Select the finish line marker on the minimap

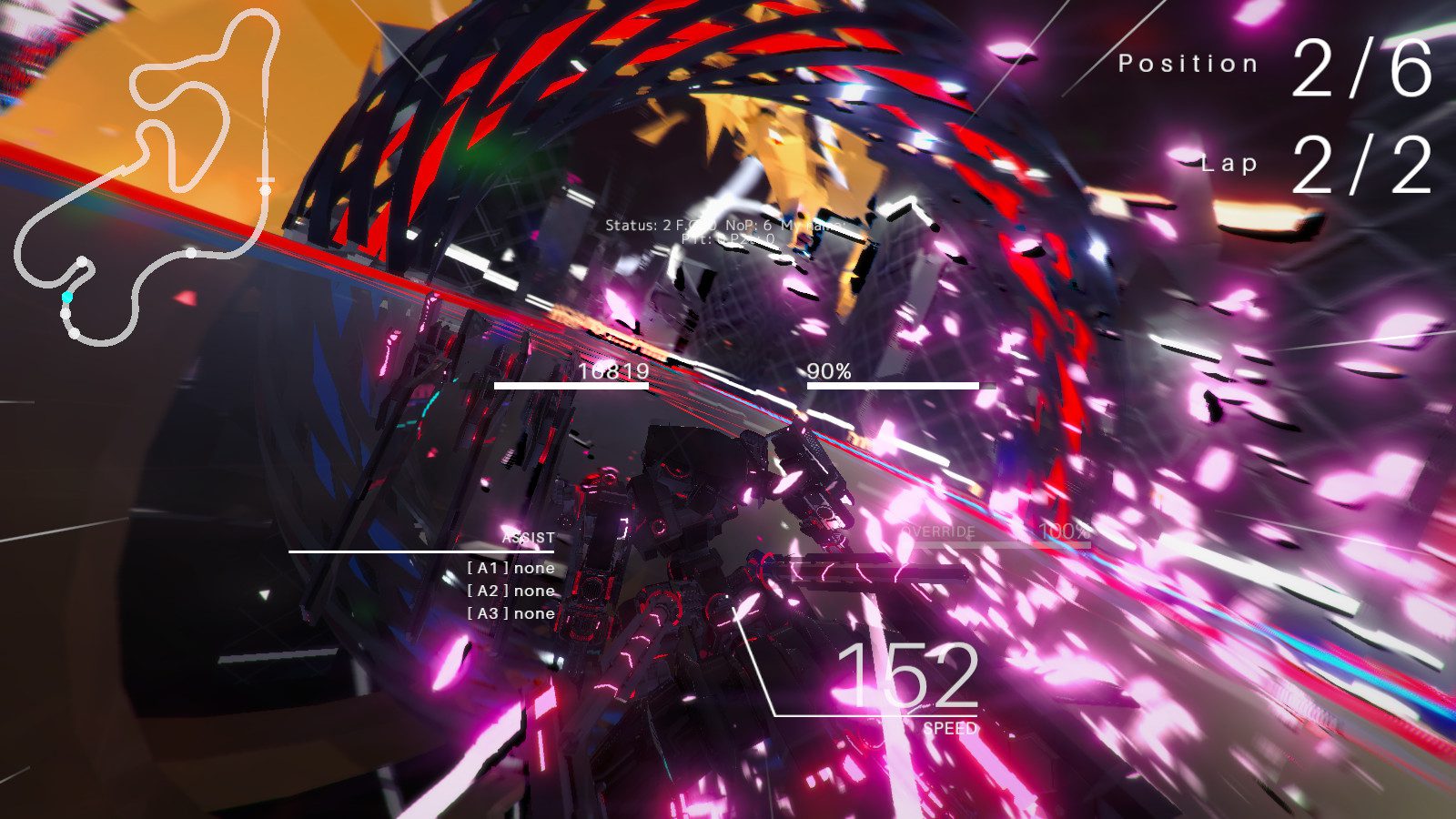(x=265, y=179)
